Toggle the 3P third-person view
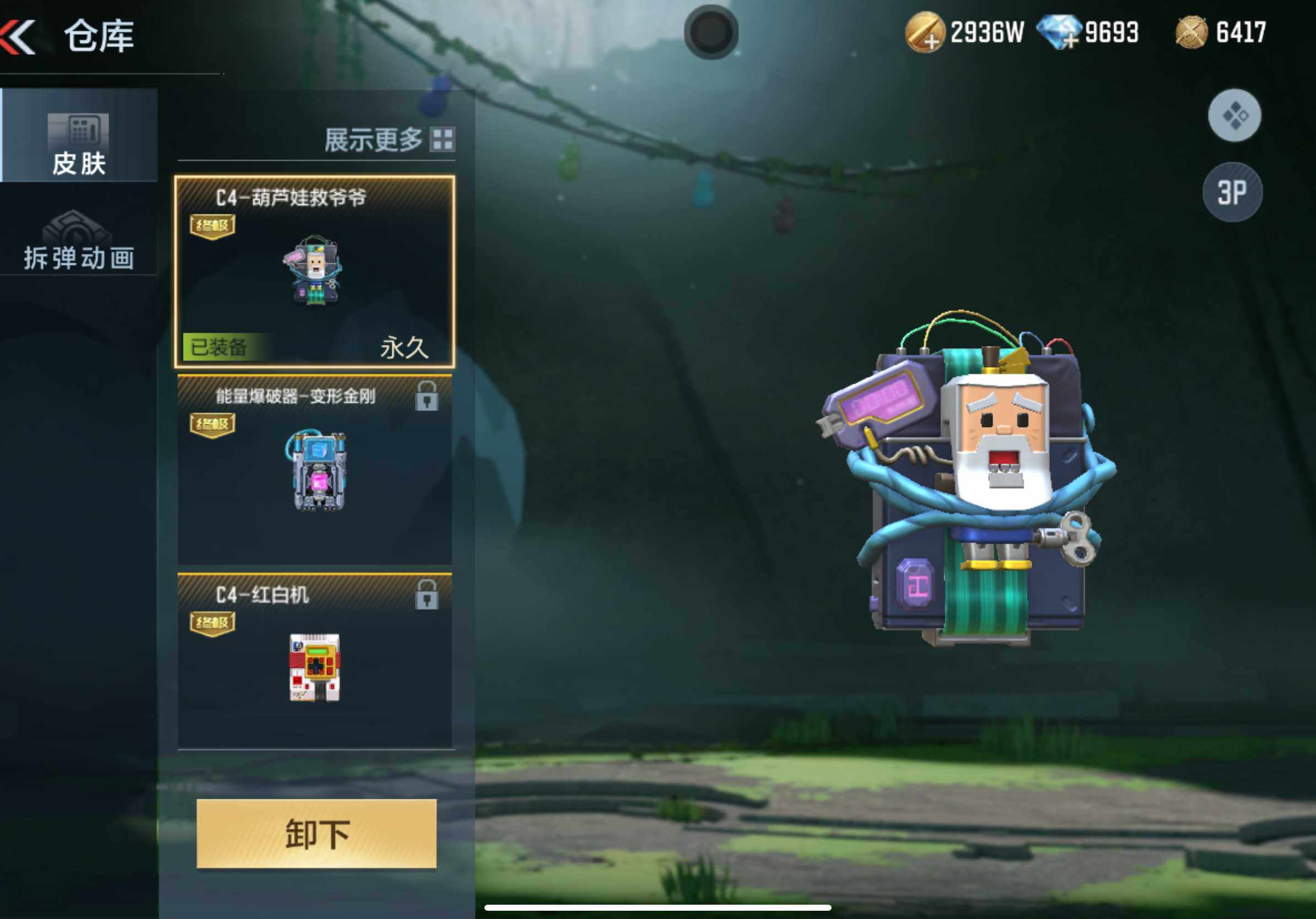Screen dimensions: 1316x919 [1232, 192]
